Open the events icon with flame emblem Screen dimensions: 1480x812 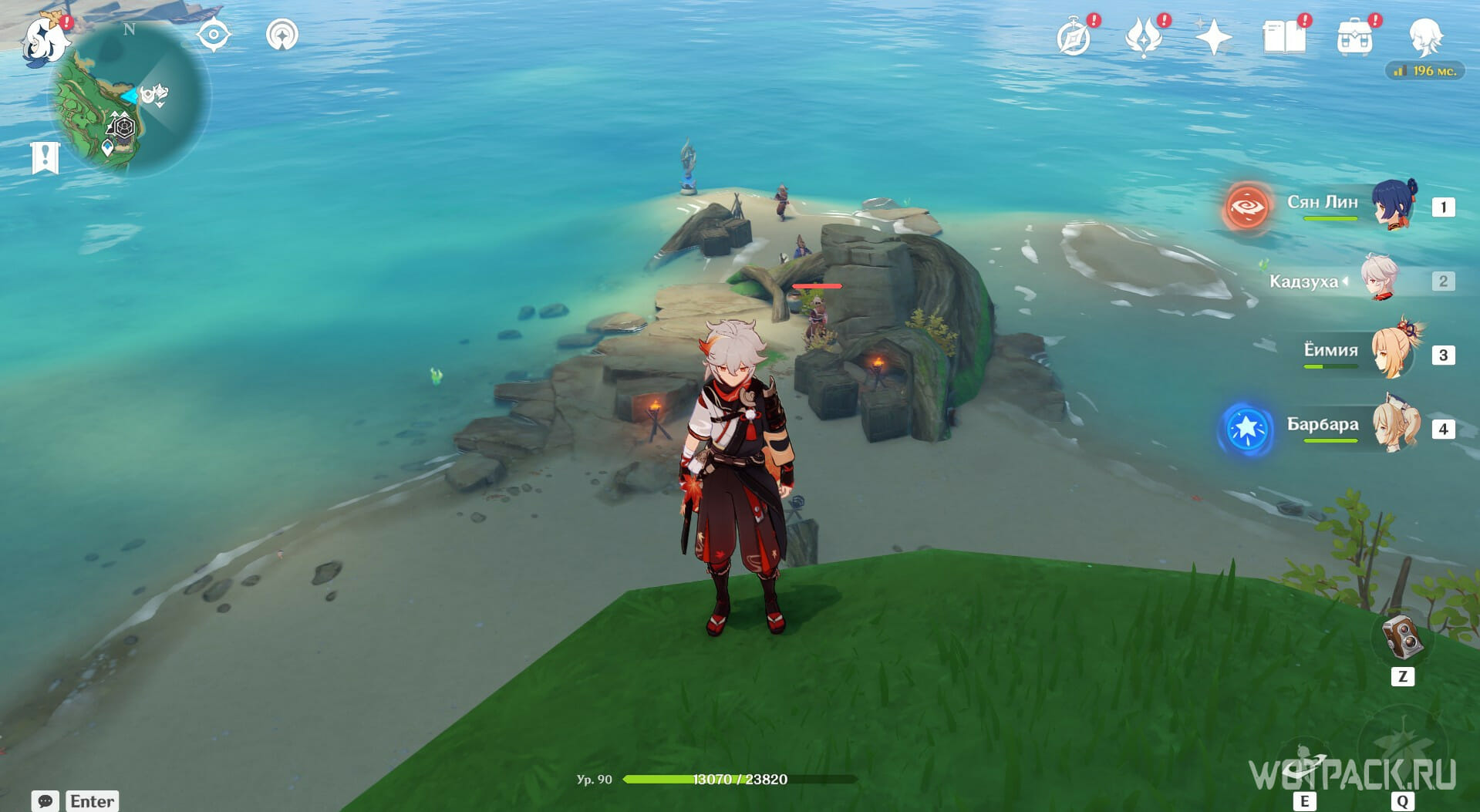(x=1143, y=38)
